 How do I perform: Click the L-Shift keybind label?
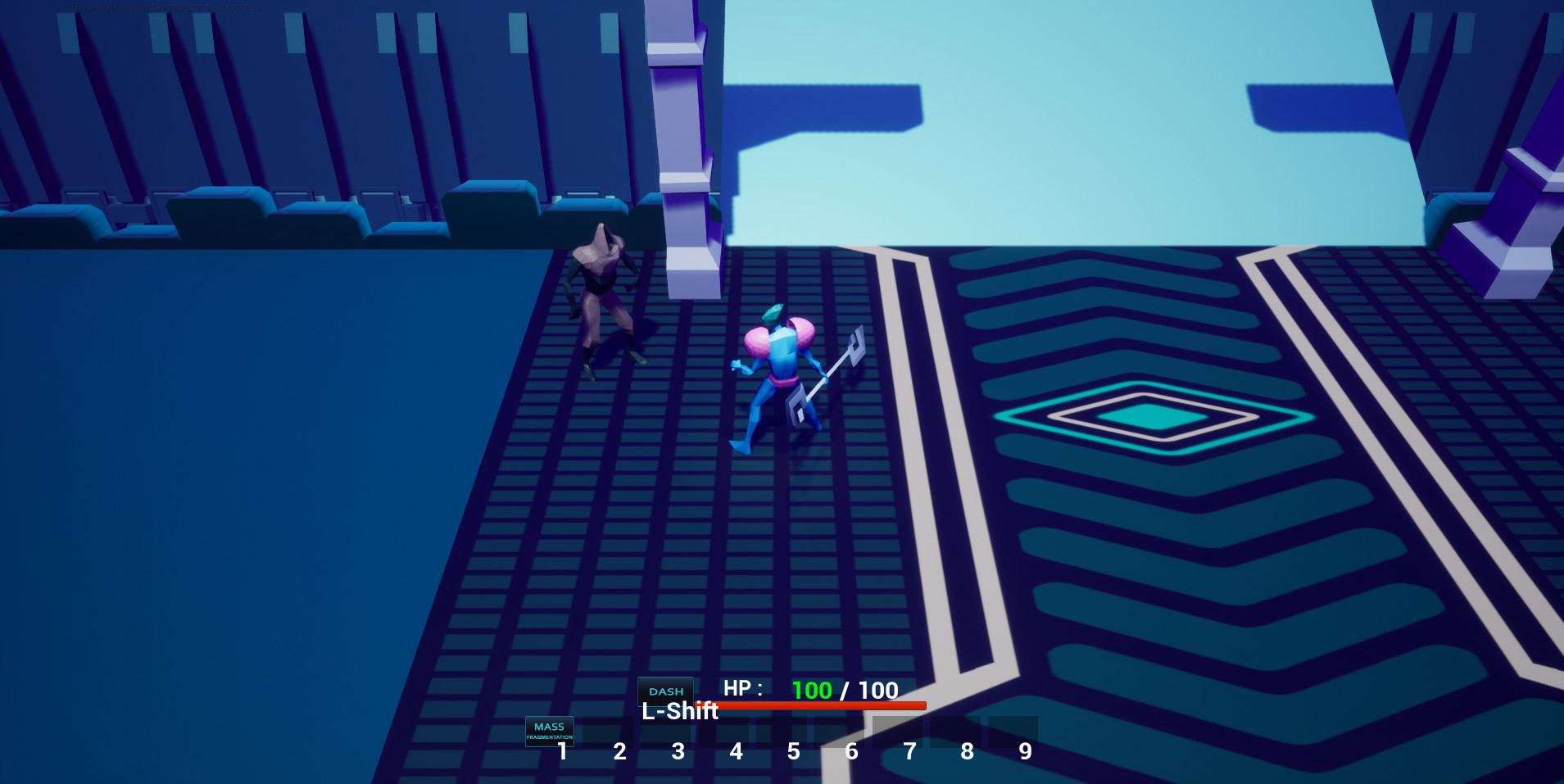click(679, 712)
